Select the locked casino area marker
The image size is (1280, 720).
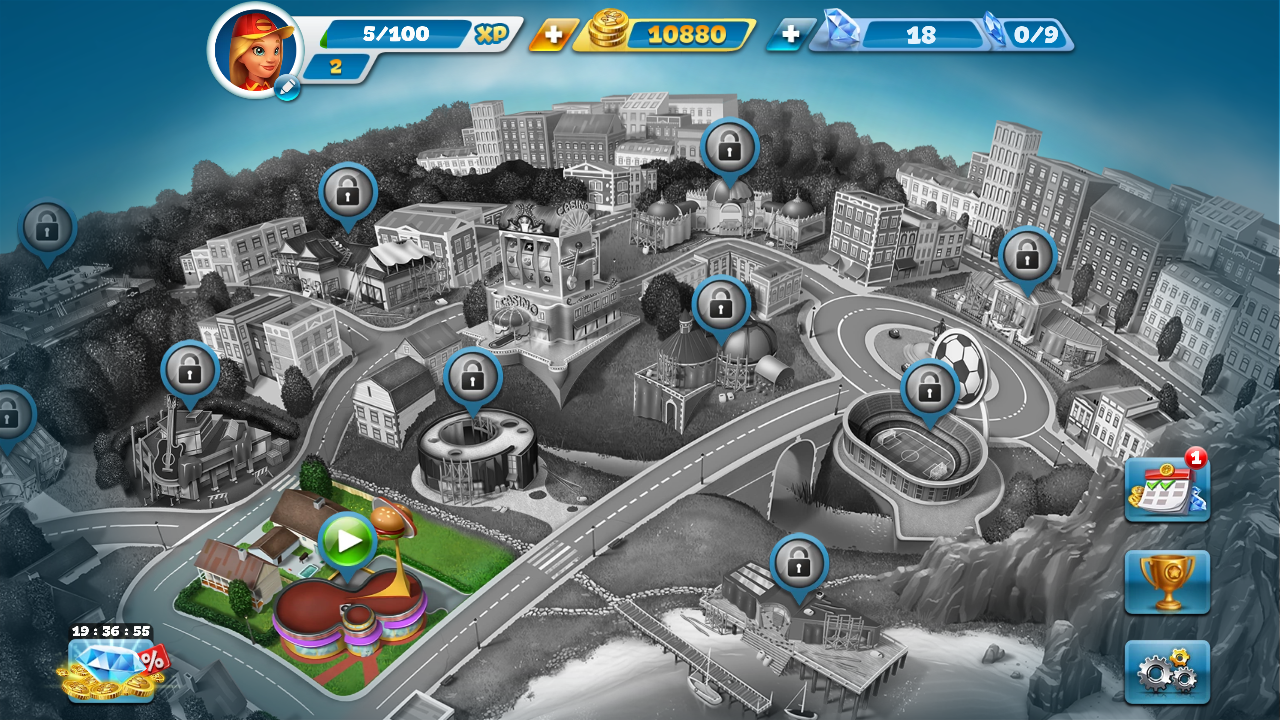click(347, 190)
